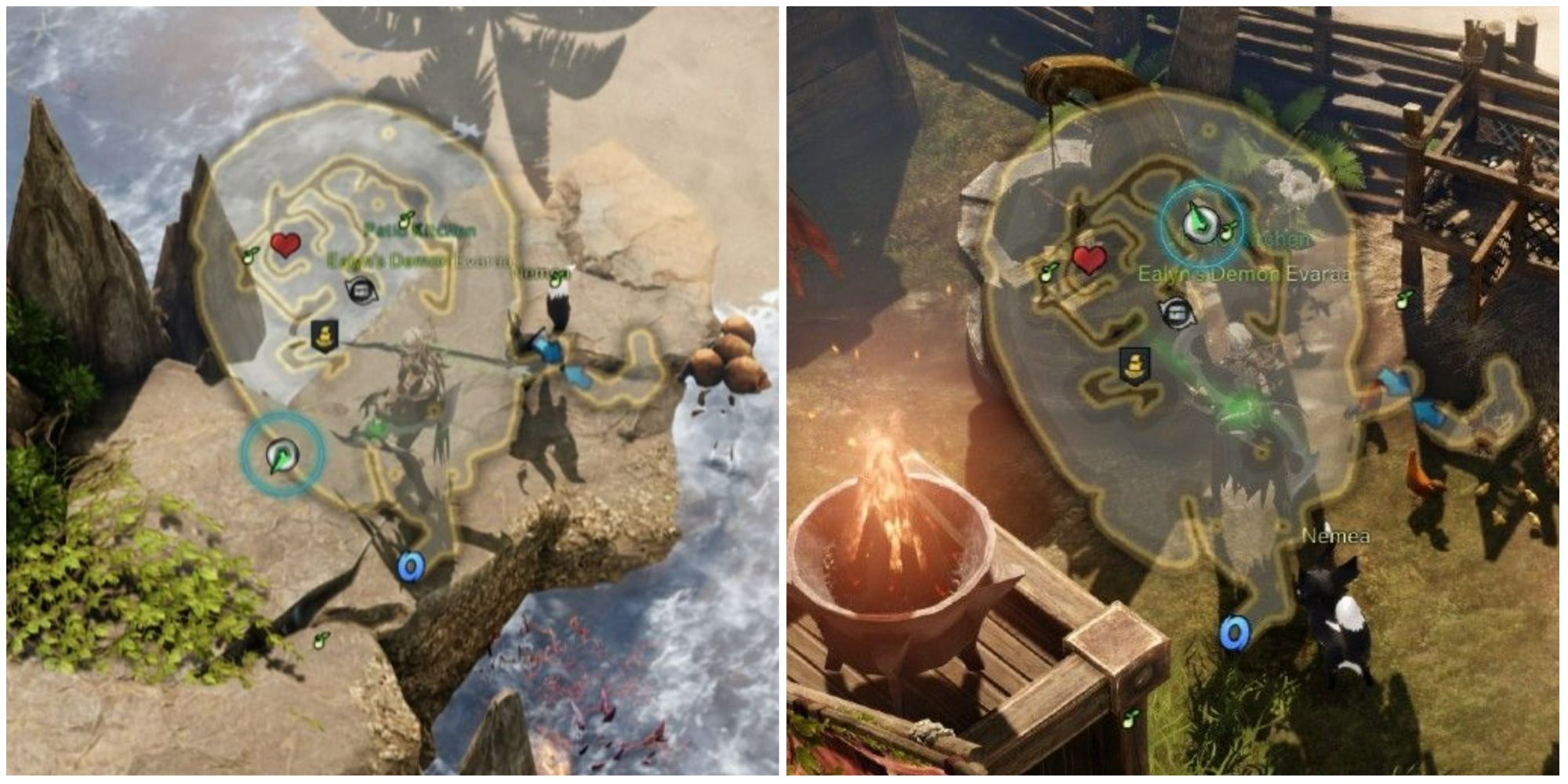Click the sprout icon above Patio Kitchen label
The image size is (1568, 784).
[x=405, y=218]
